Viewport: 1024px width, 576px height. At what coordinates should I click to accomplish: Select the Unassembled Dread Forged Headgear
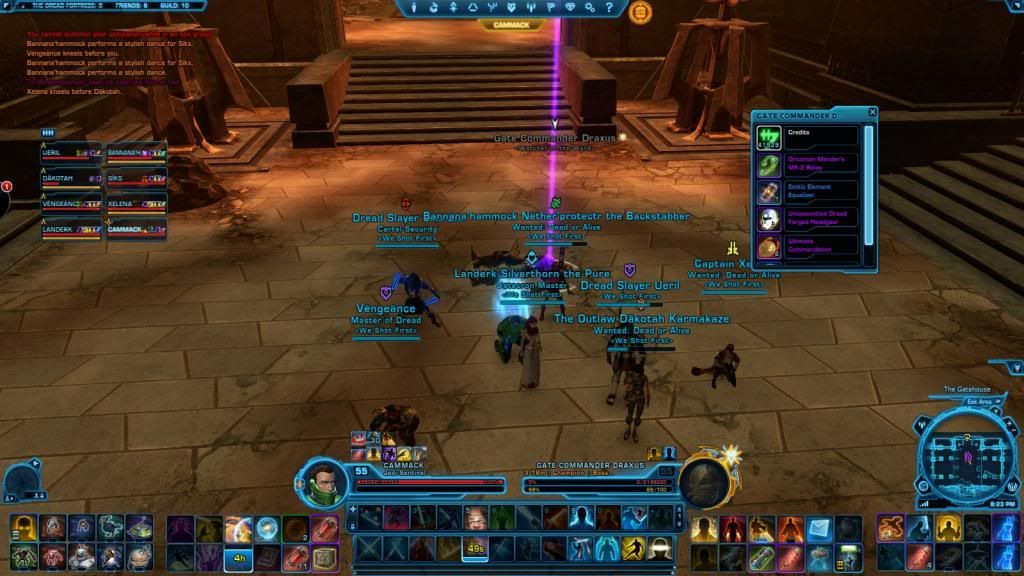[x=809, y=218]
